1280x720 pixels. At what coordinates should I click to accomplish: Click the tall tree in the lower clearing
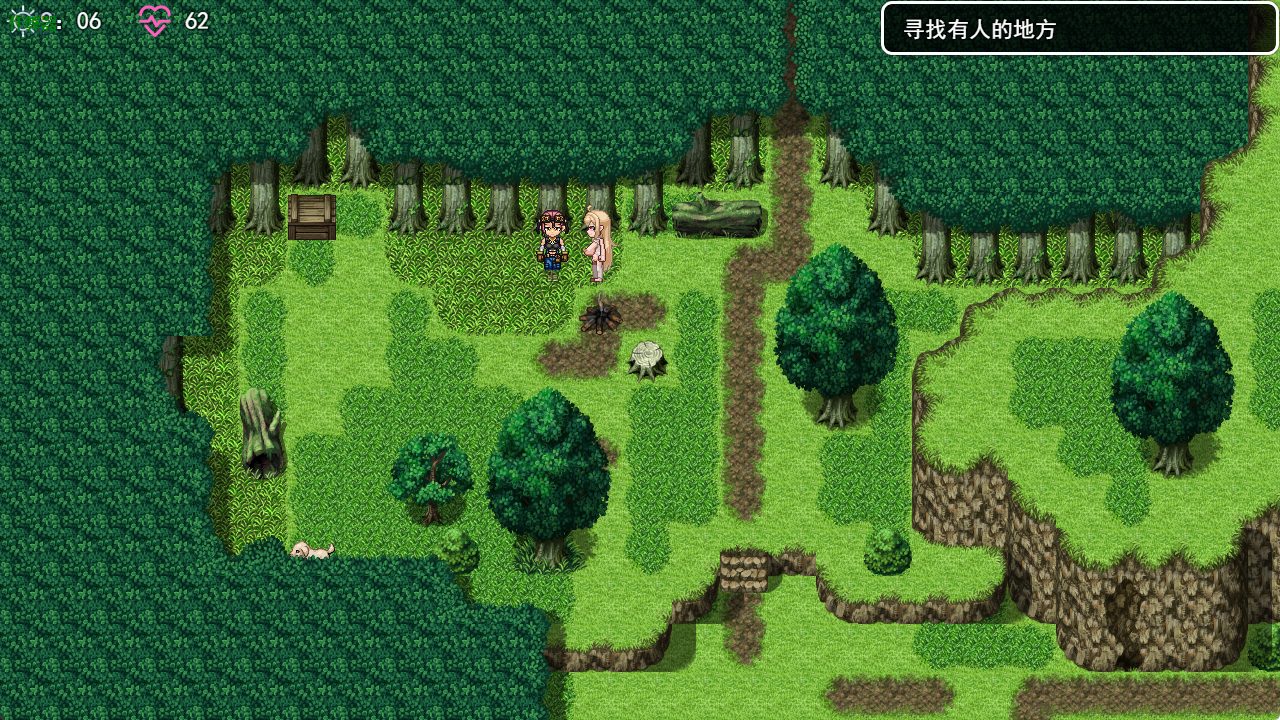tap(549, 470)
